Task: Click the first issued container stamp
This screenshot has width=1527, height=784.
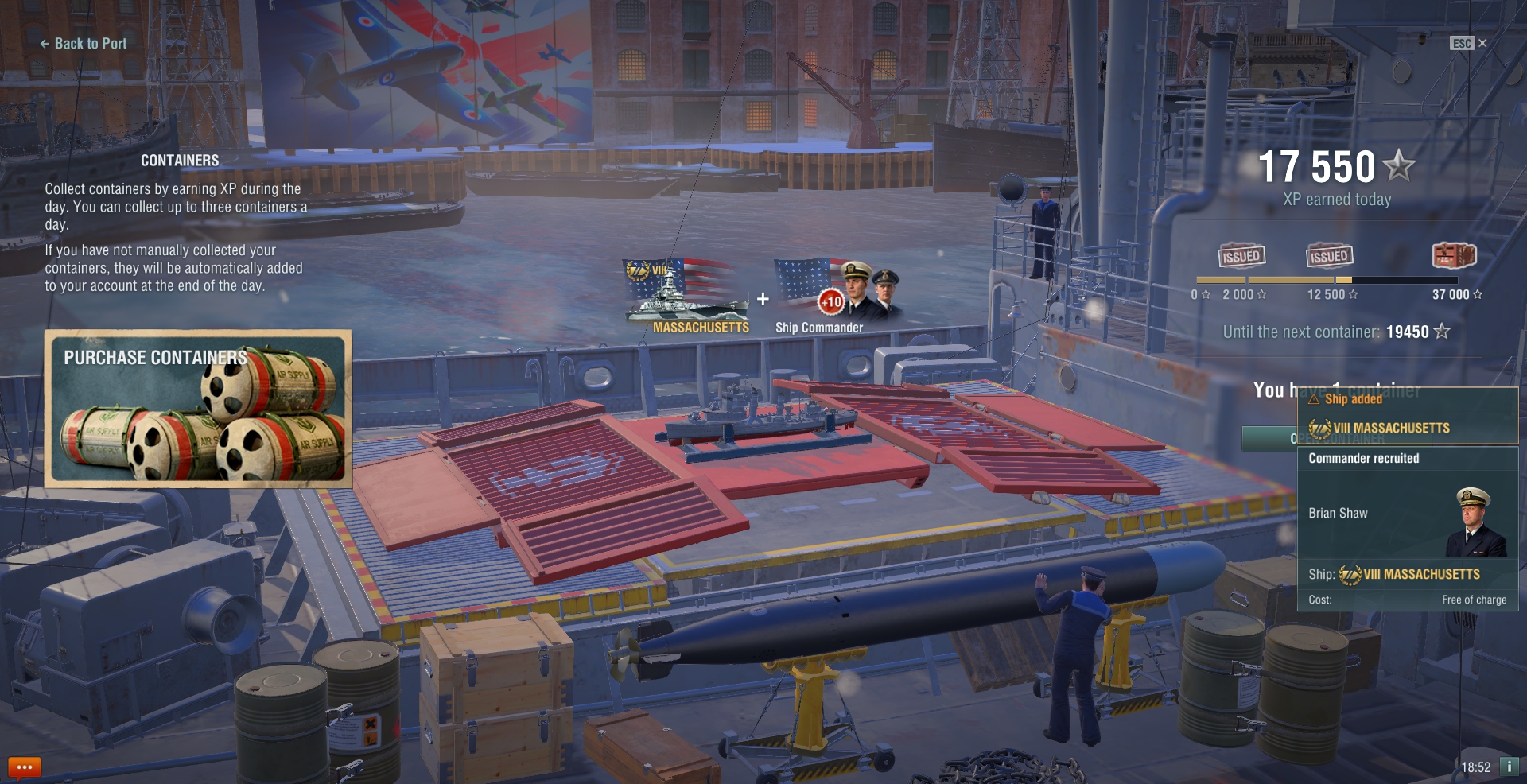Action: click(x=1241, y=256)
